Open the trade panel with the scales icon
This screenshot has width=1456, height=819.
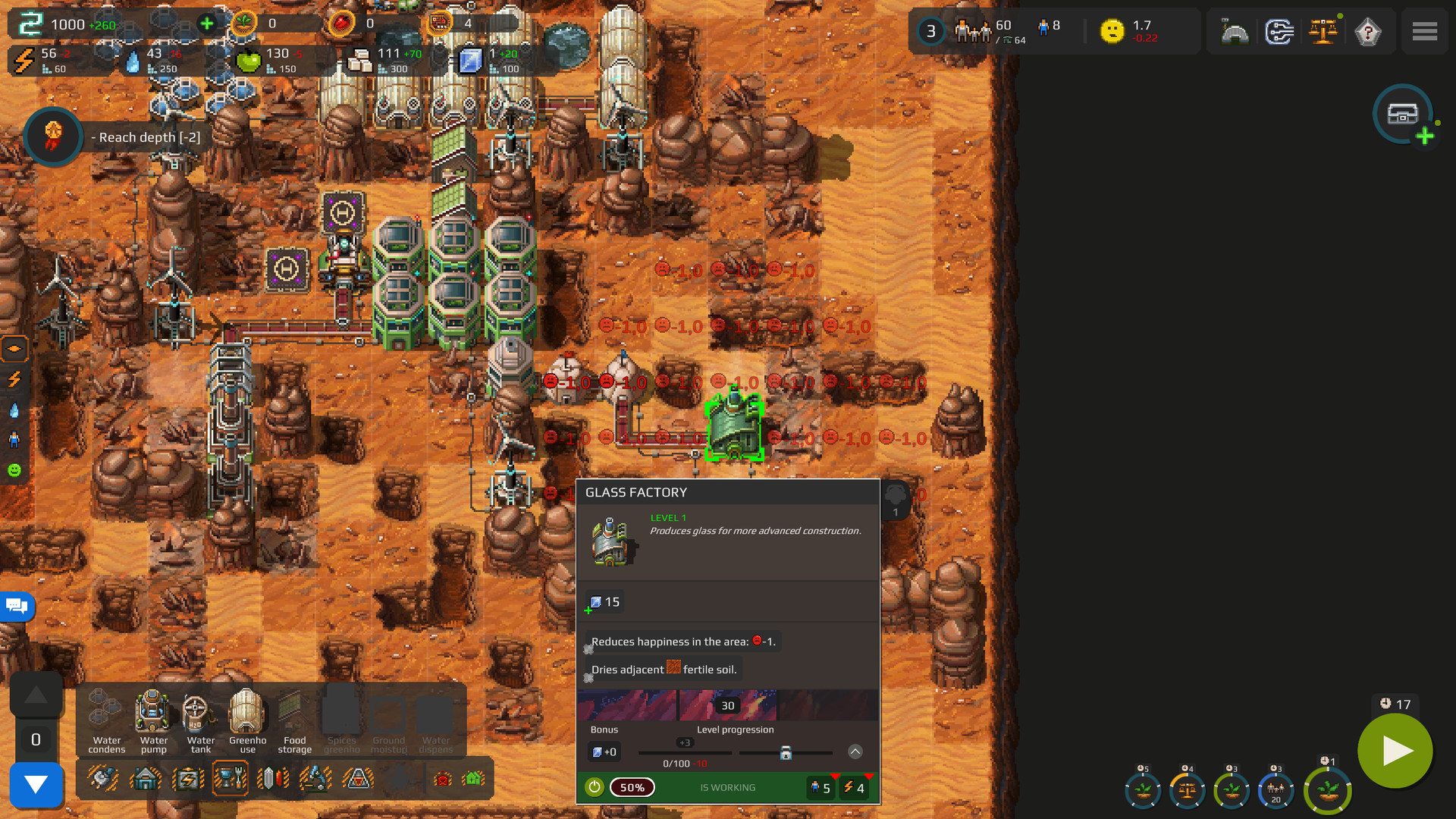(1324, 31)
